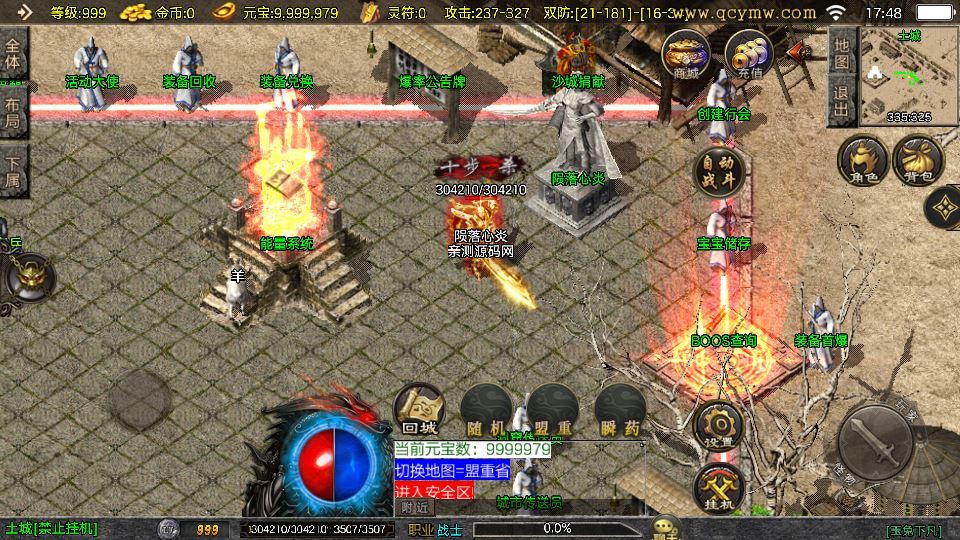Collapse the top-right icons with red arrow
The width and height of the screenshot is (960, 540).
796,51
